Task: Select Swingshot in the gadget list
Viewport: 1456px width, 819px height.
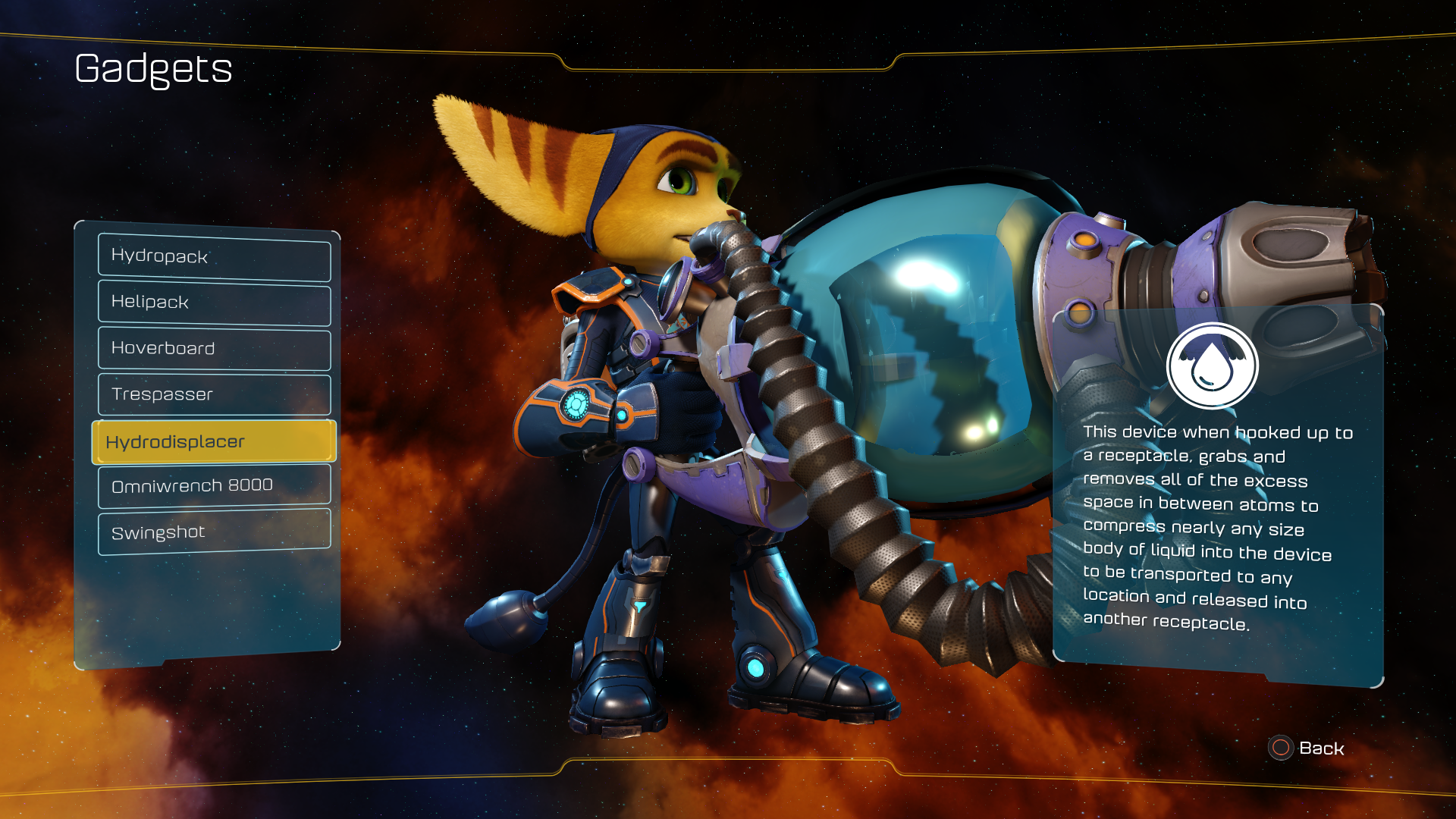Action: point(214,532)
